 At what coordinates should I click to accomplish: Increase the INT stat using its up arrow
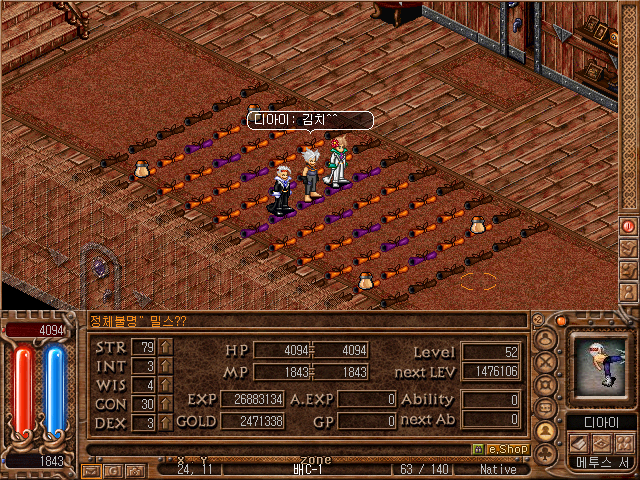166,366
